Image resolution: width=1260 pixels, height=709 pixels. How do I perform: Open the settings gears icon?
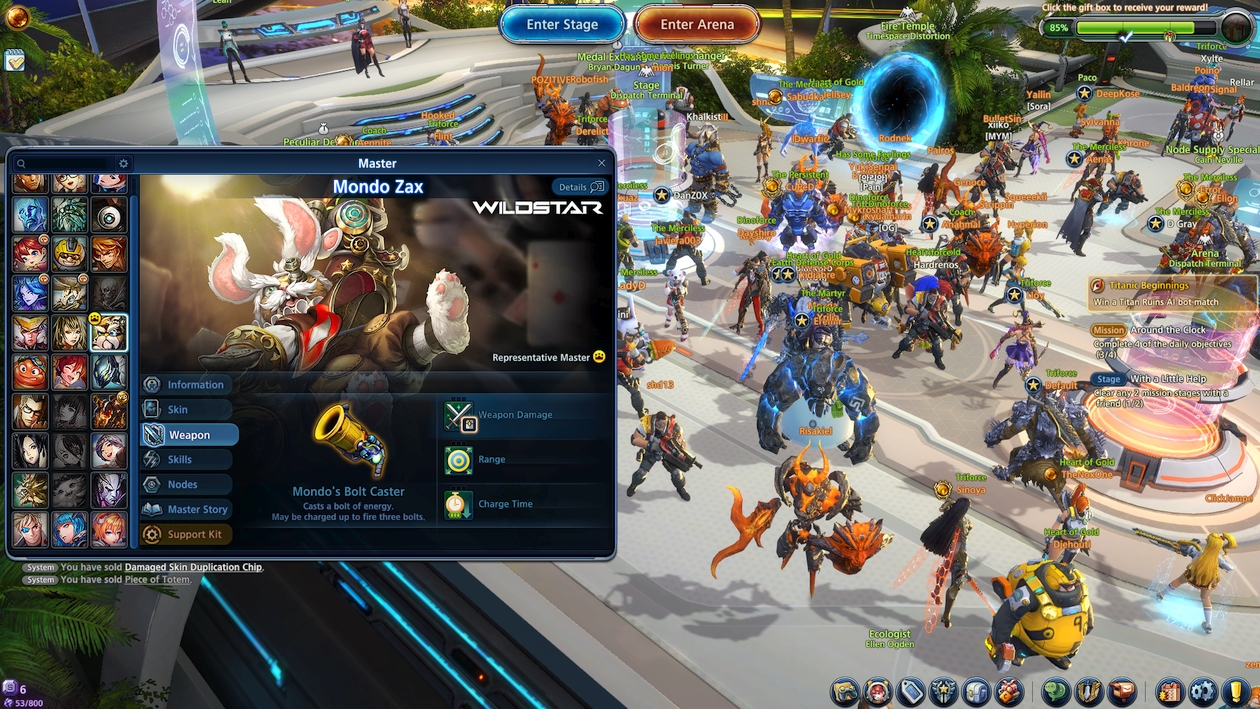(1203, 691)
